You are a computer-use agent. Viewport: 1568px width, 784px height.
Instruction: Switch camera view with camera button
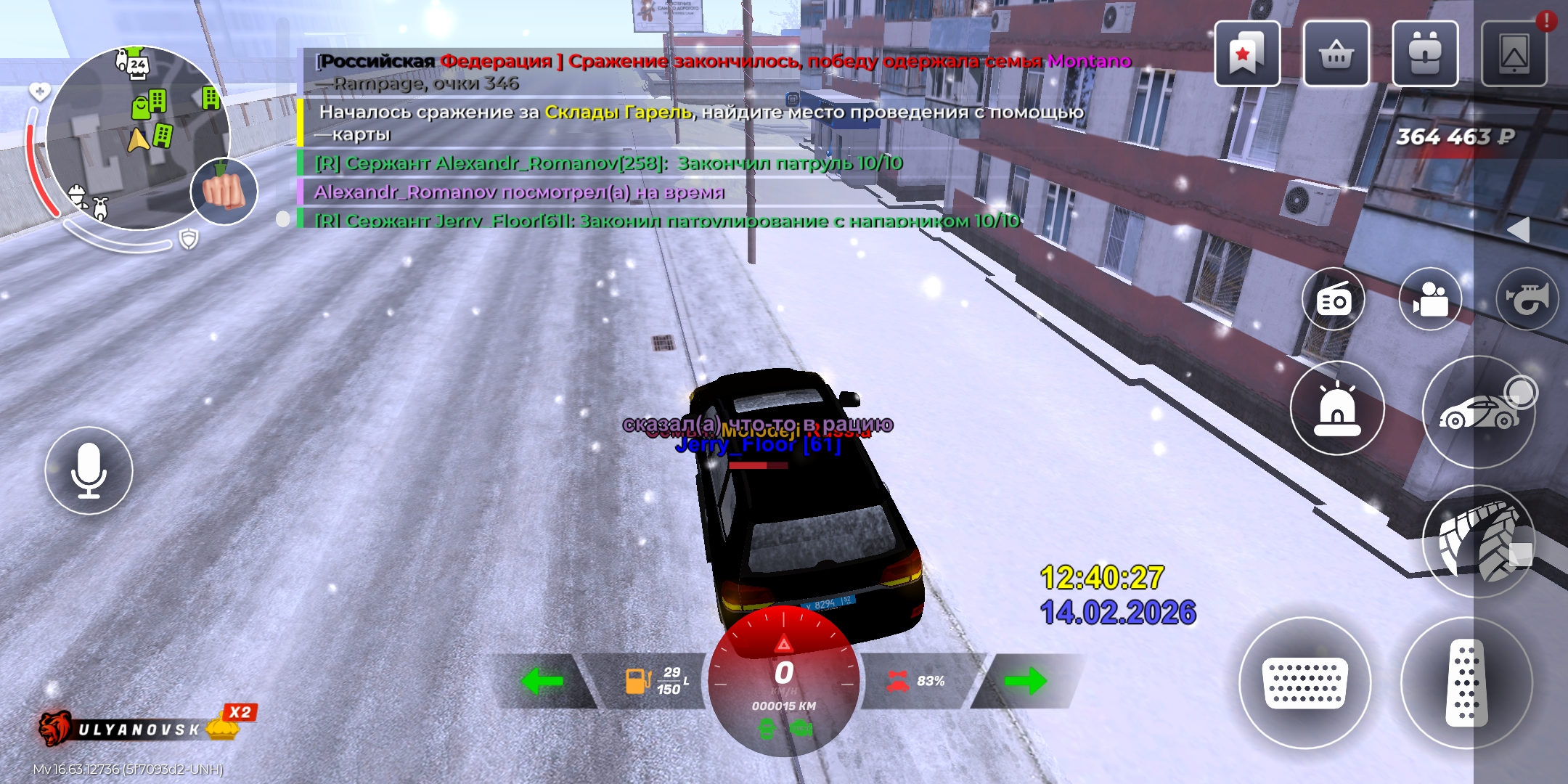pos(1429,299)
